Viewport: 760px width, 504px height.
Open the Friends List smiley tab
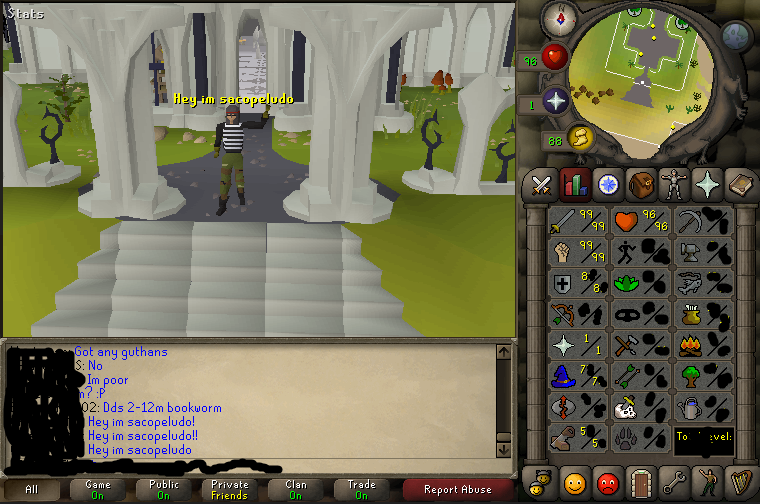[574, 482]
